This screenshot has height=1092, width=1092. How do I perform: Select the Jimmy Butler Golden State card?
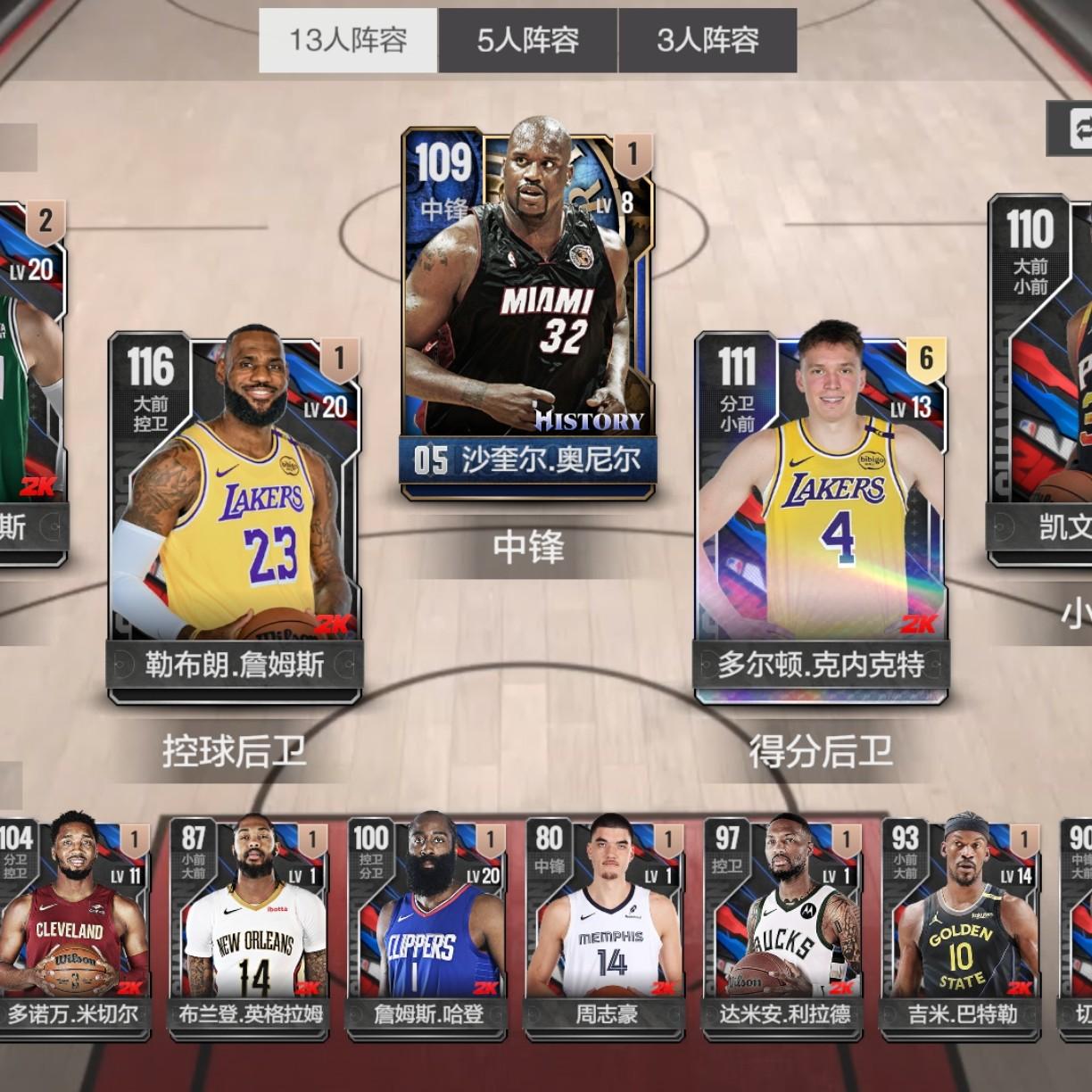pyautogui.click(x=963, y=928)
